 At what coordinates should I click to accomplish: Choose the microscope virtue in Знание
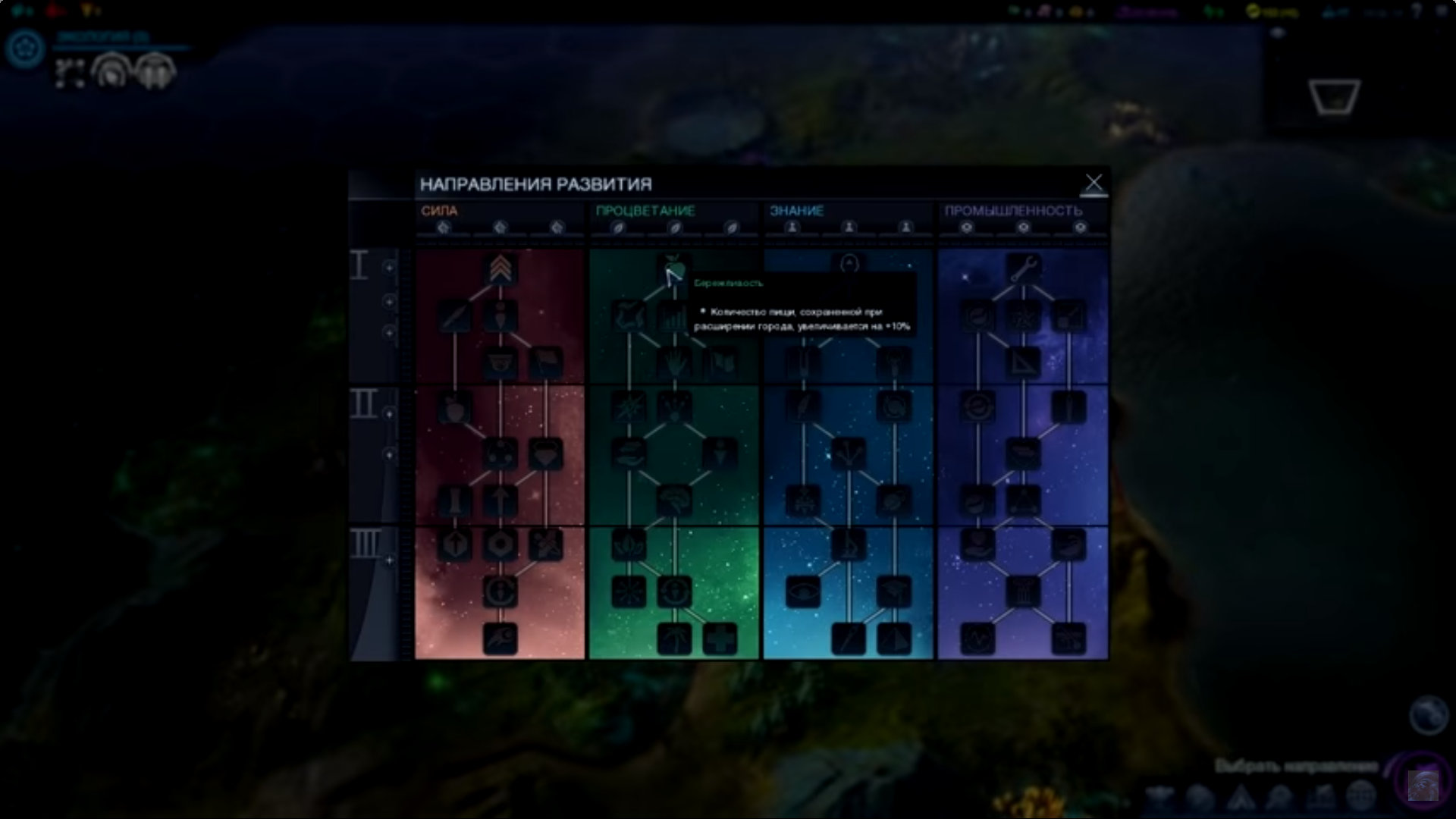click(849, 544)
